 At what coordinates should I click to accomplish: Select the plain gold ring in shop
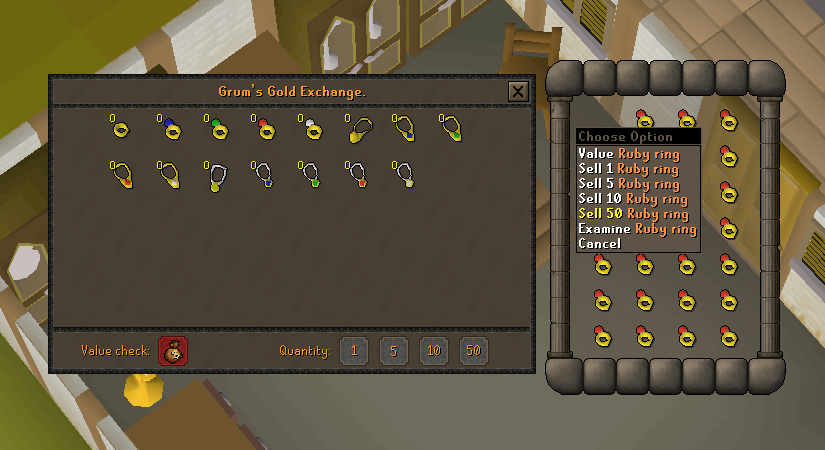coord(120,129)
